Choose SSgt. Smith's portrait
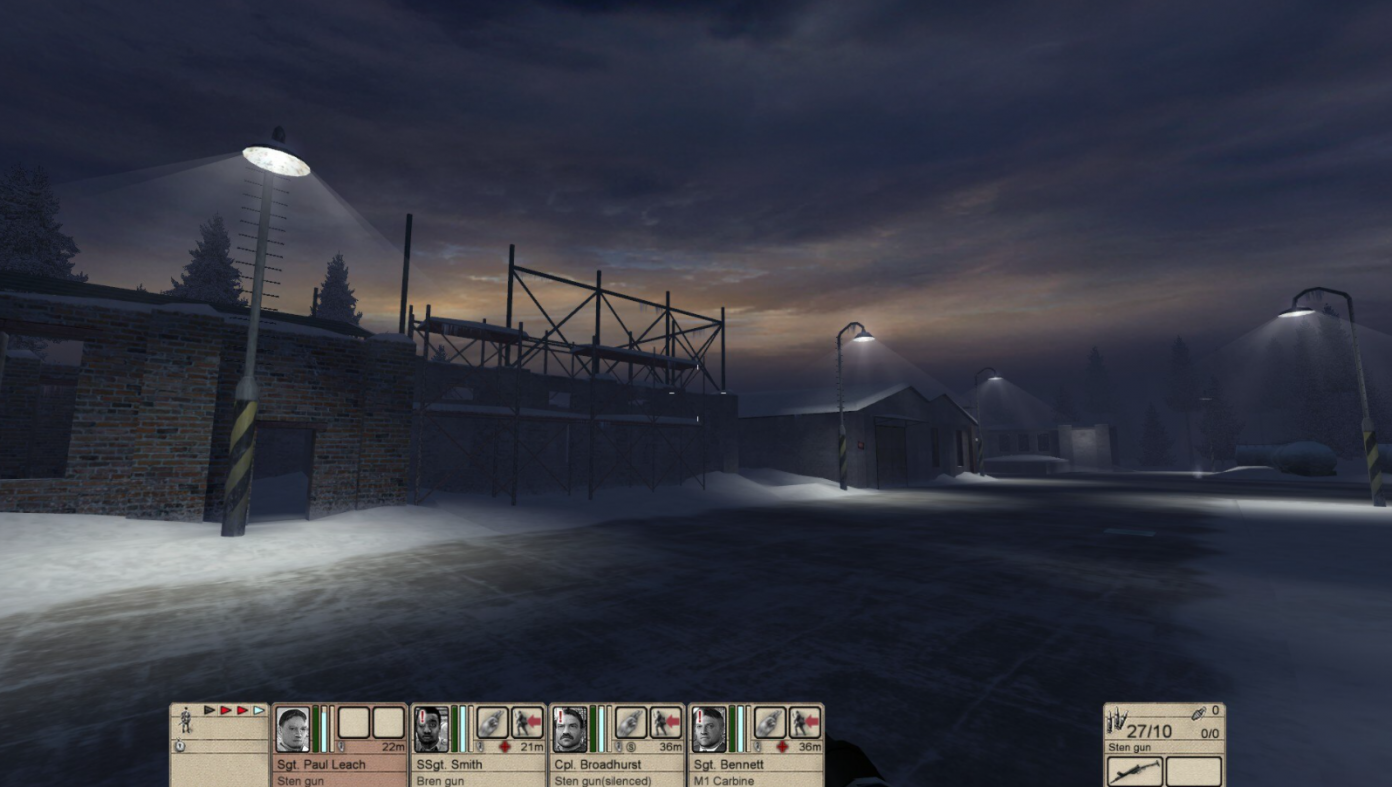 tap(431, 729)
